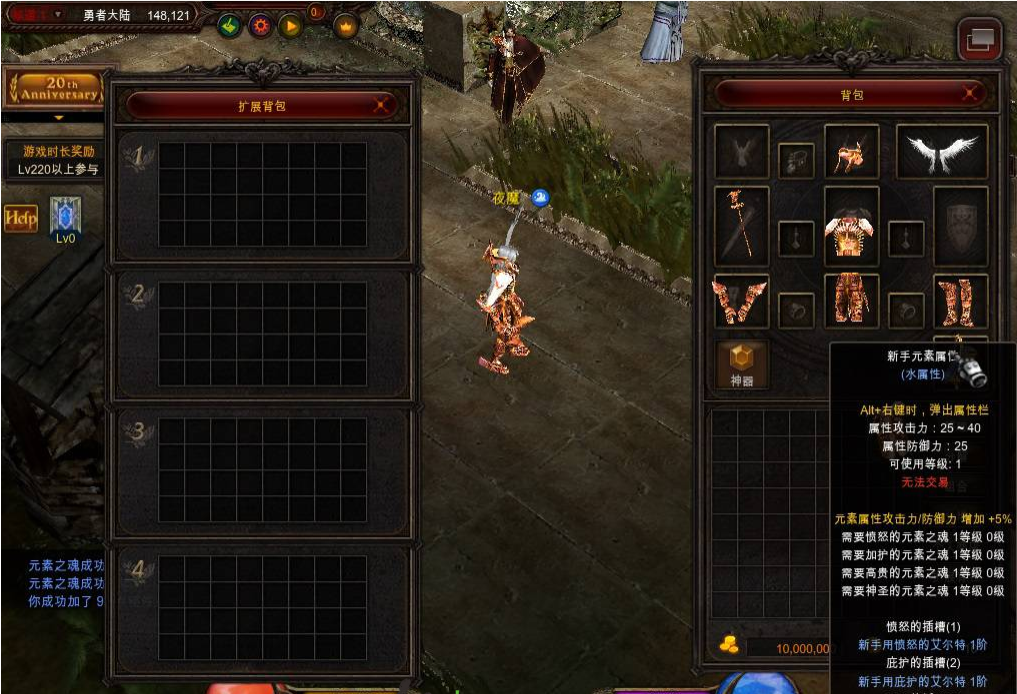Select the white wings equipment slot
This screenshot has width=1017, height=694.
[x=942, y=151]
